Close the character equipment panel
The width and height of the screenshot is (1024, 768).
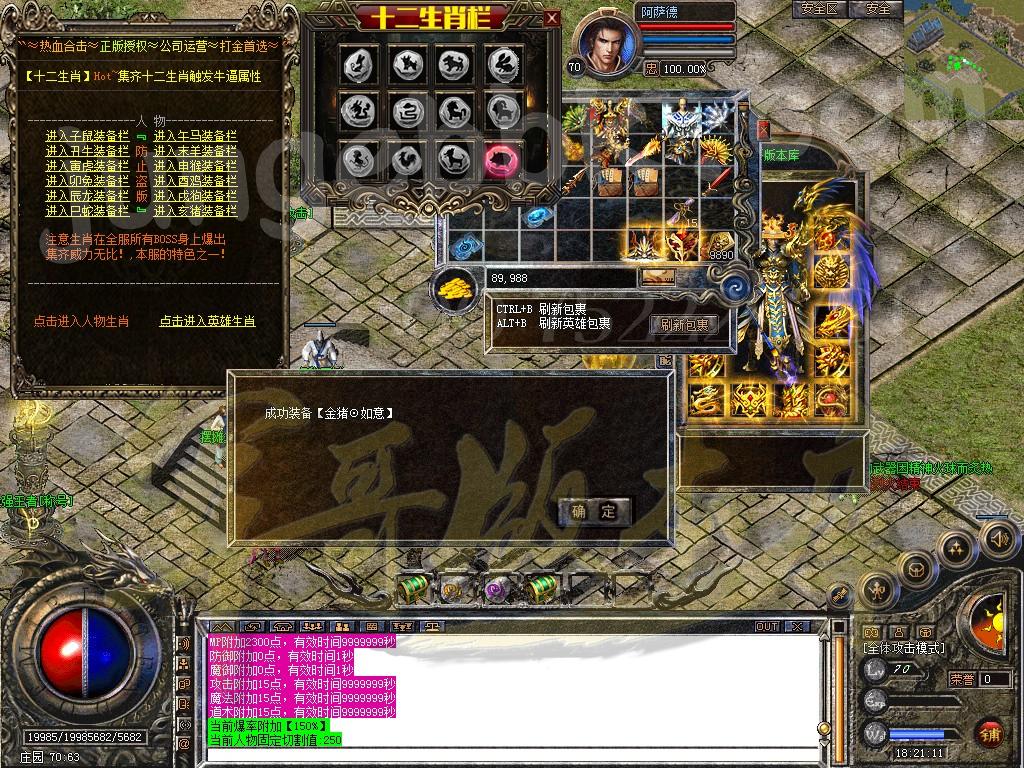tap(763, 130)
